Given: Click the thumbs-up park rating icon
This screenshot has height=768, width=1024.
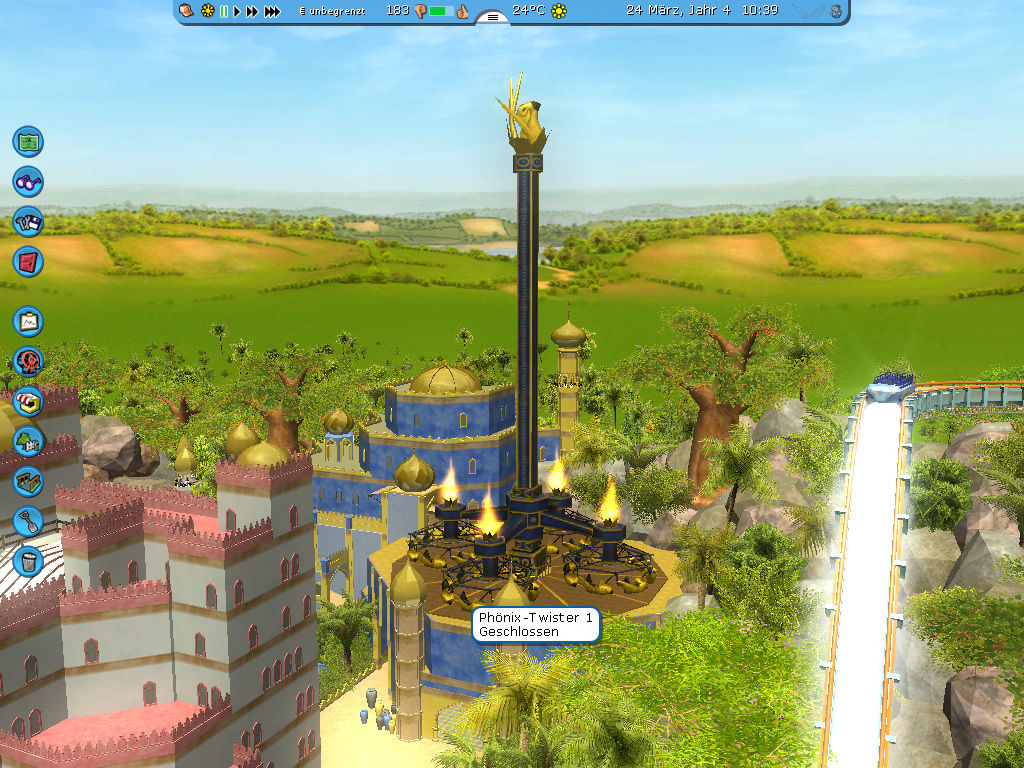Looking at the screenshot, I should pos(462,11).
